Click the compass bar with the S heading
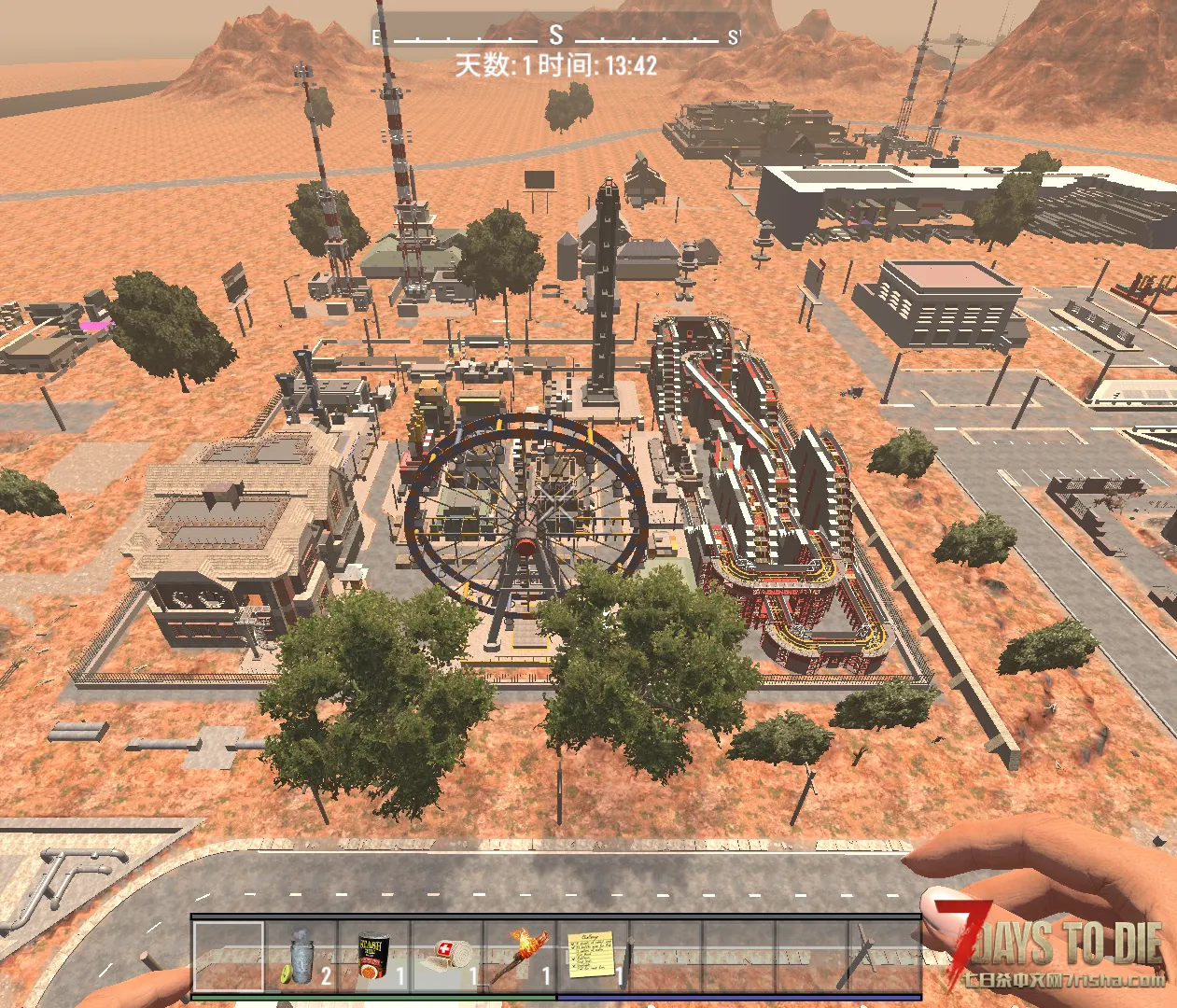Image resolution: width=1177 pixels, height=1008 pixels. coord(556,37)
